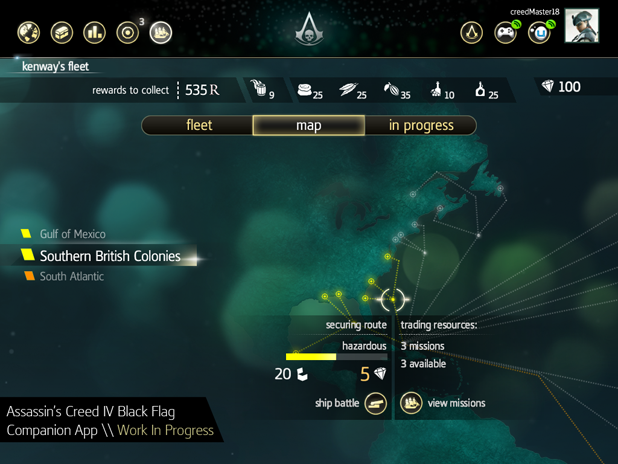Open the Assassin insignia icon near the profile

click(471, 33)
